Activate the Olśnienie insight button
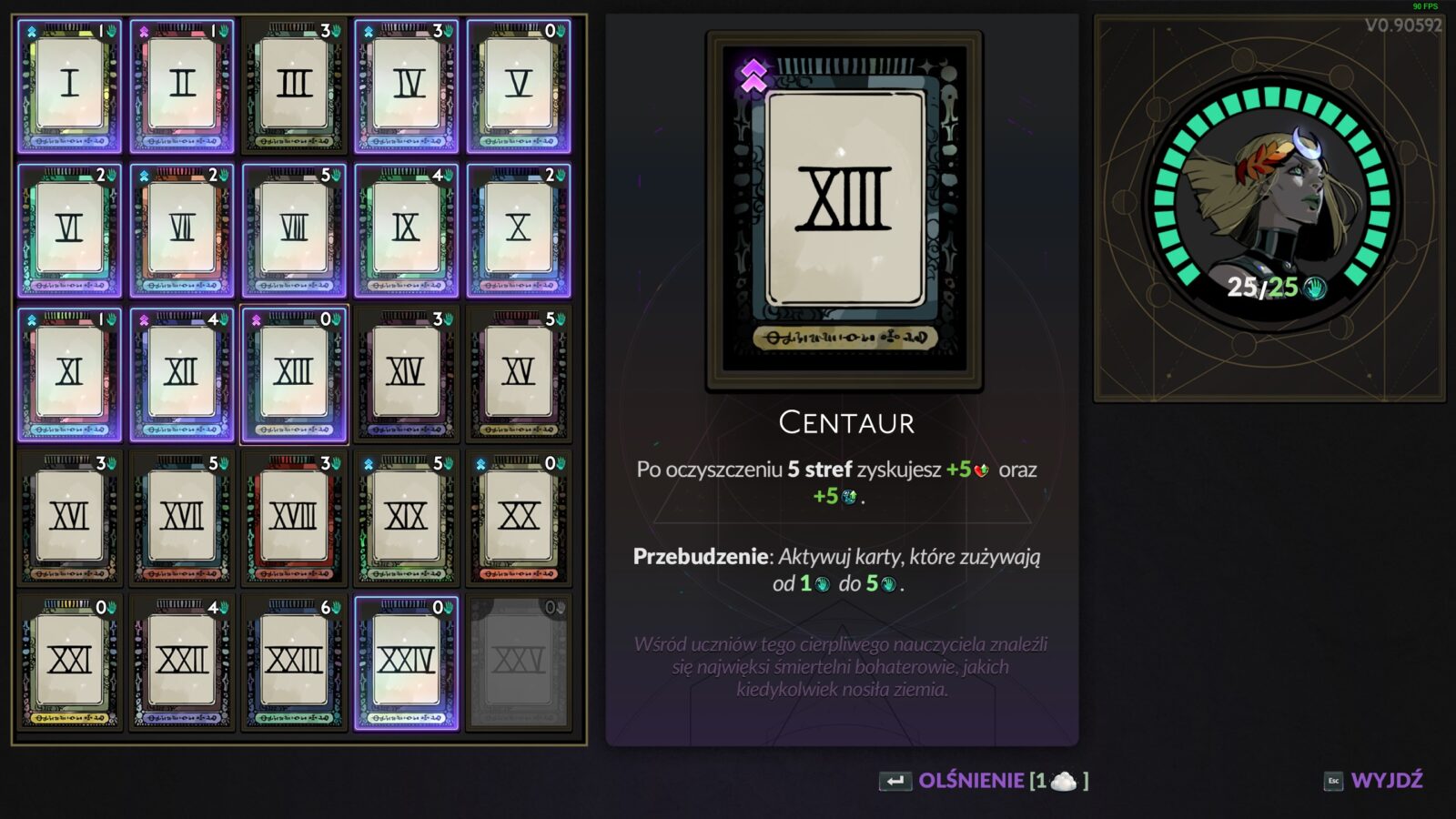This screenshot has height=819, width=1456. 983,781
